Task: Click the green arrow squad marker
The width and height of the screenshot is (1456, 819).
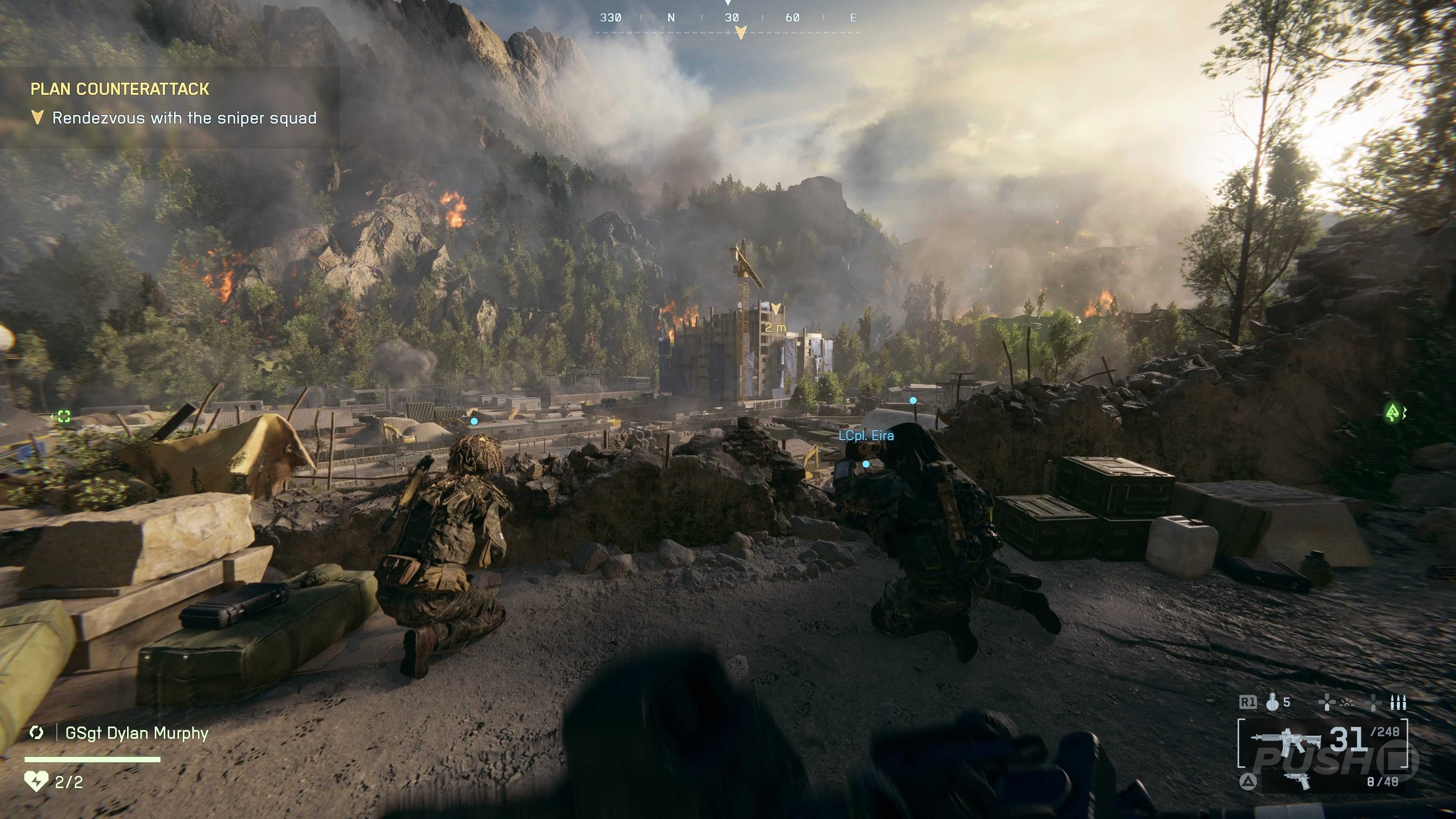Action: (x=1392, y=413)
